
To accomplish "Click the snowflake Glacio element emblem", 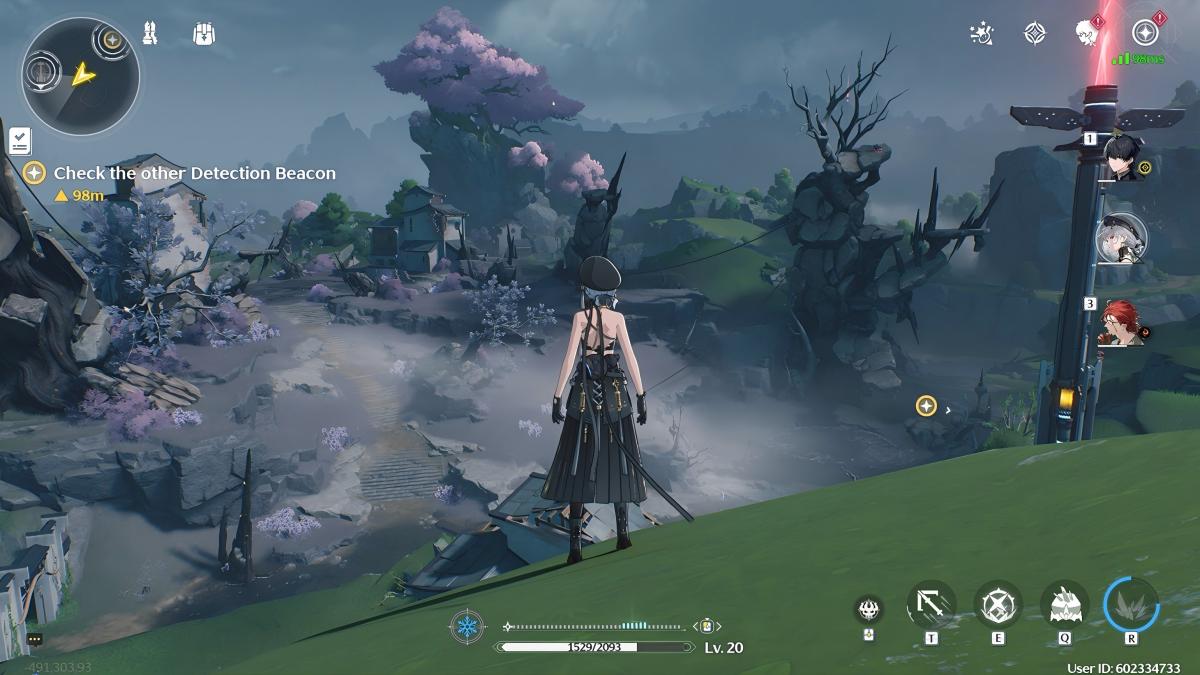I will click(467, 627).
